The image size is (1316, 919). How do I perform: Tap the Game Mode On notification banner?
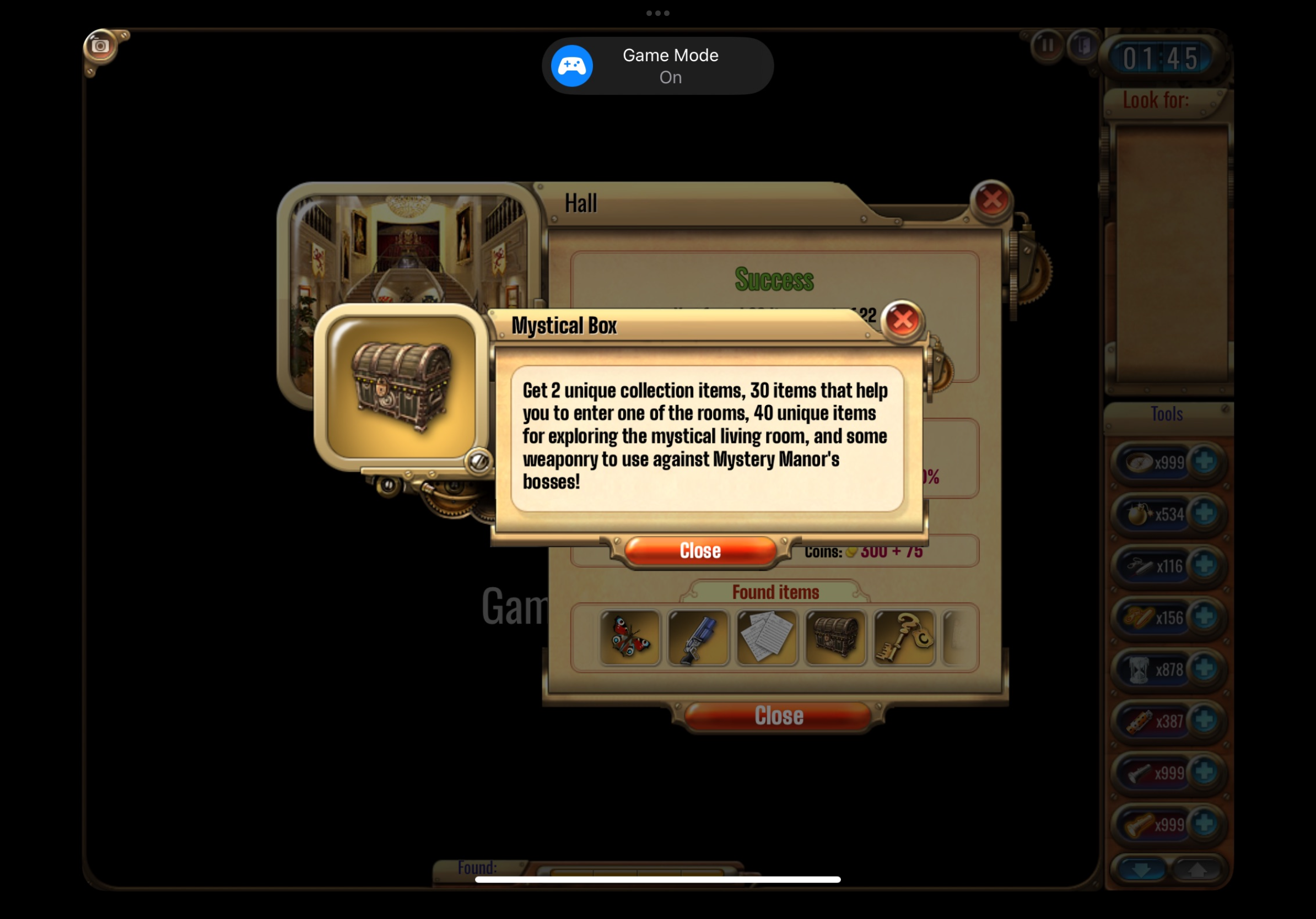point(657,66)
